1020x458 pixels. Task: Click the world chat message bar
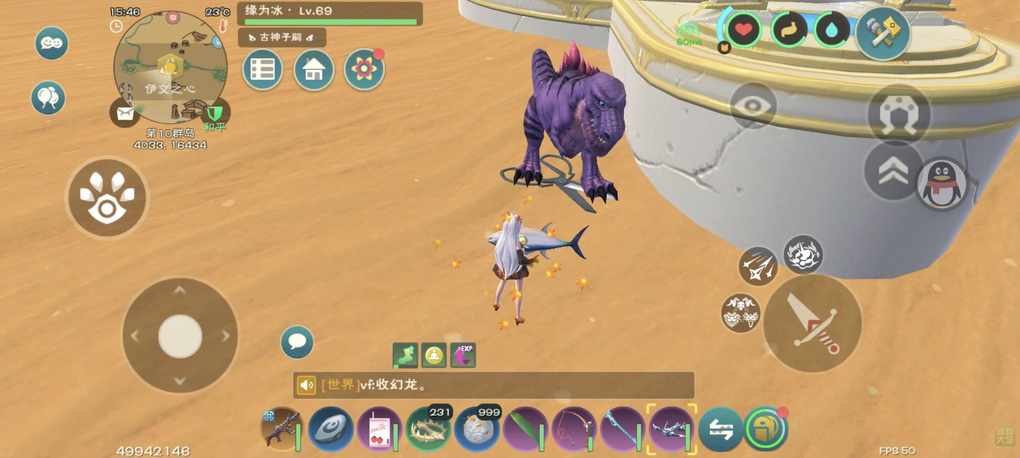pyautogui.click(x=494, y=385)
